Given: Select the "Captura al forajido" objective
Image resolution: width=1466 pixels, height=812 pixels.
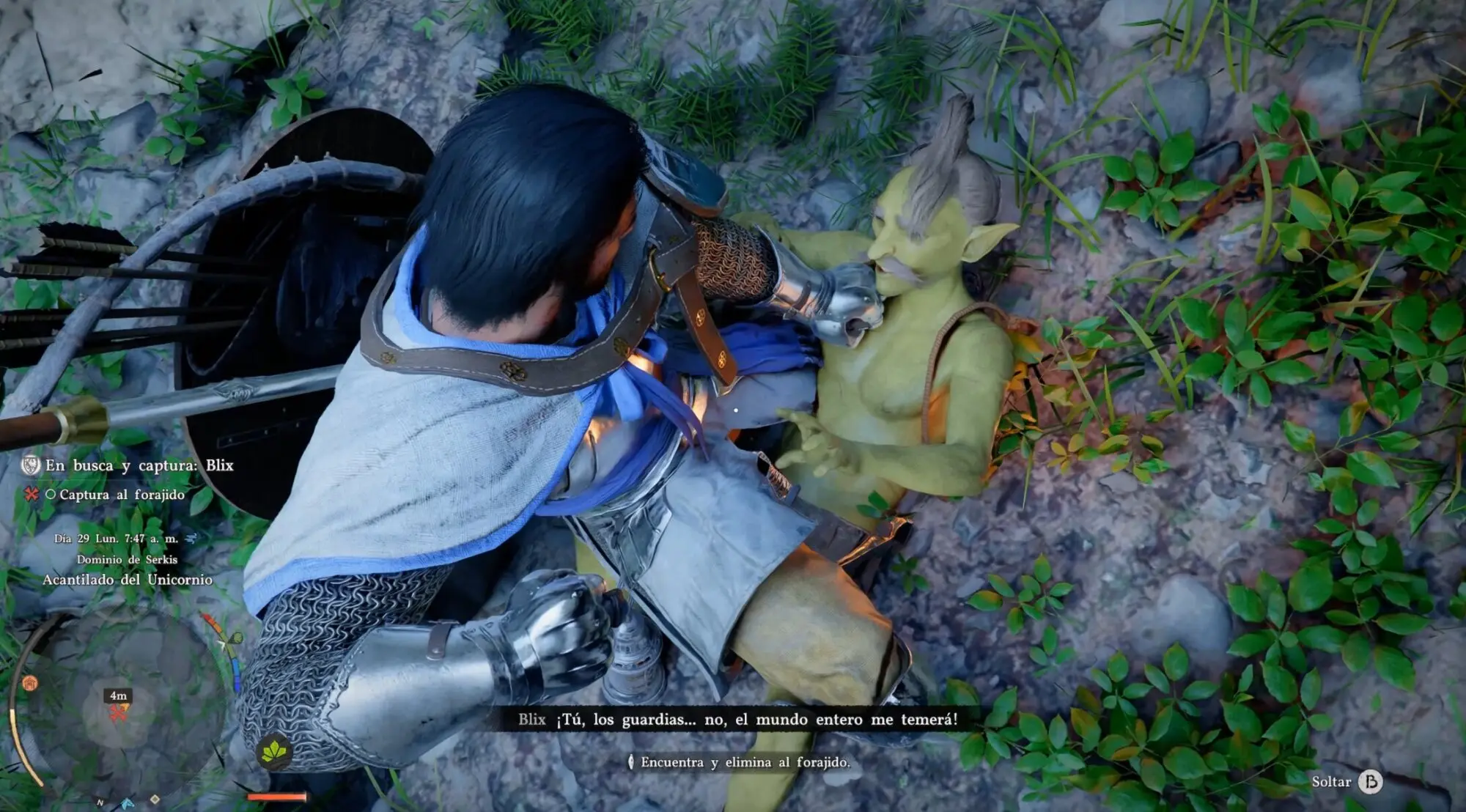Looking at the screenshot, I should 122,495.
